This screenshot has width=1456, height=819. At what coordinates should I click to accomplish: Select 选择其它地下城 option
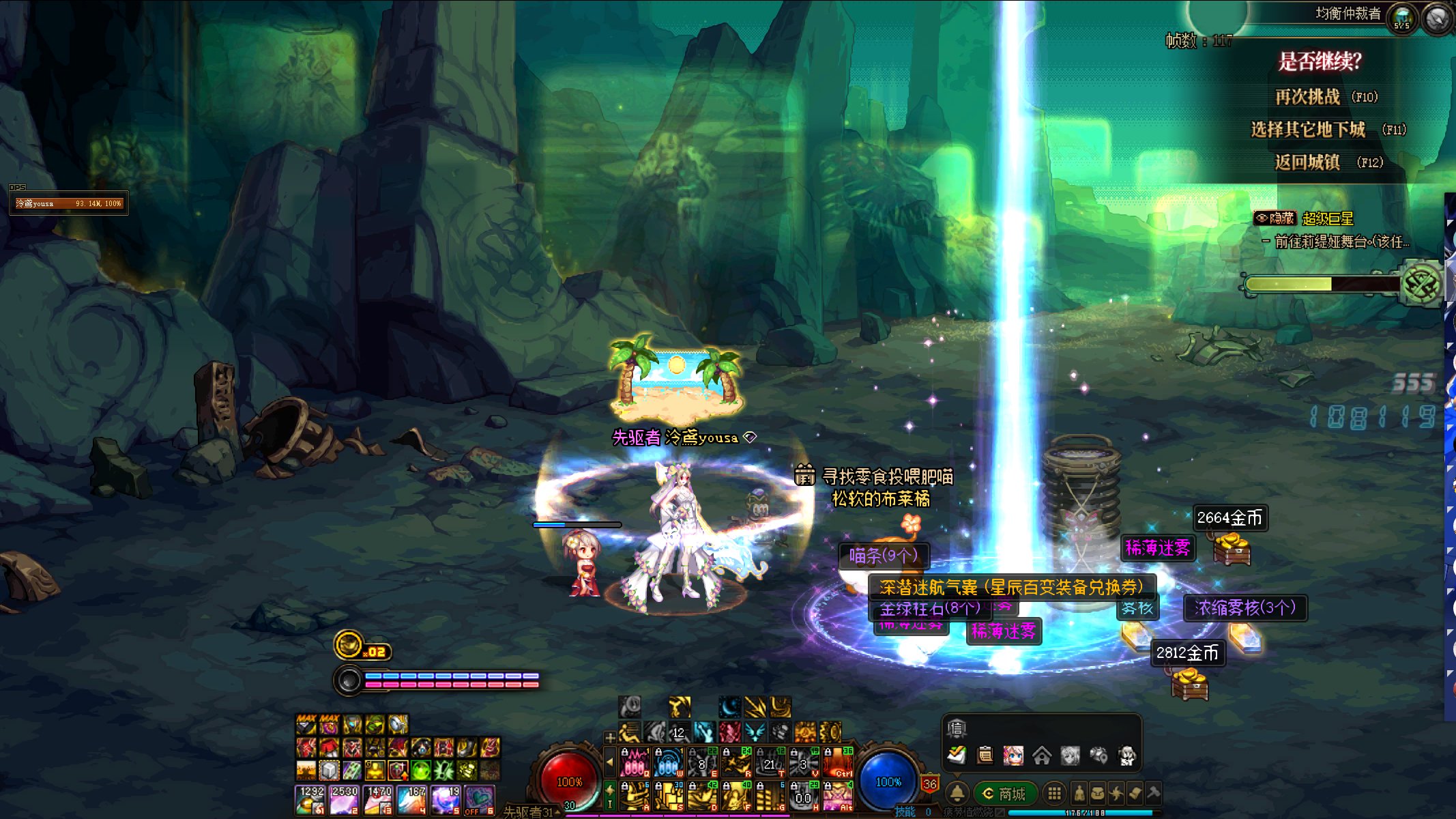pos(1307,130)
